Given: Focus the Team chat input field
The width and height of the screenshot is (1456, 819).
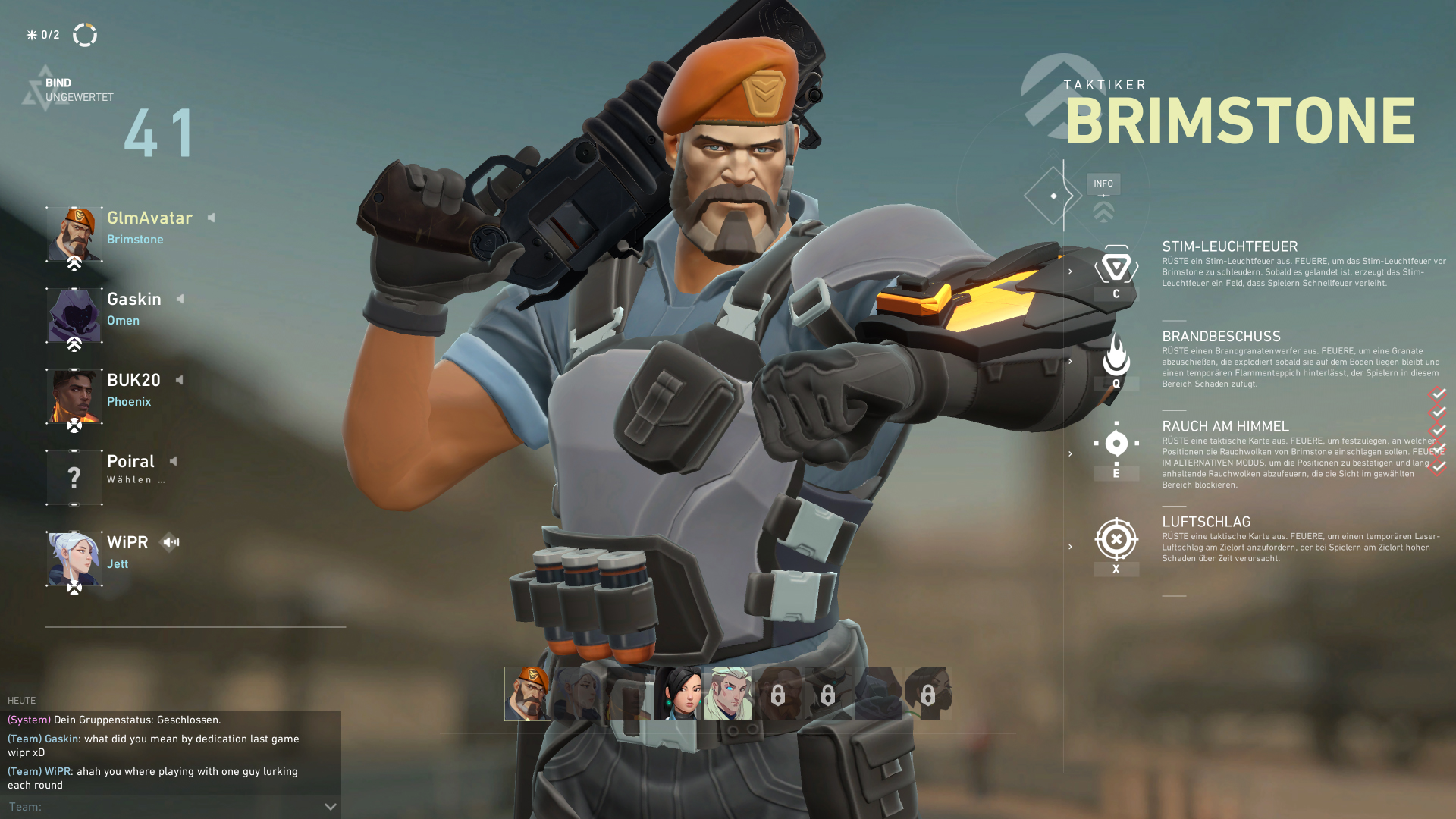Looking at the screenshot, I should [163, 807].
